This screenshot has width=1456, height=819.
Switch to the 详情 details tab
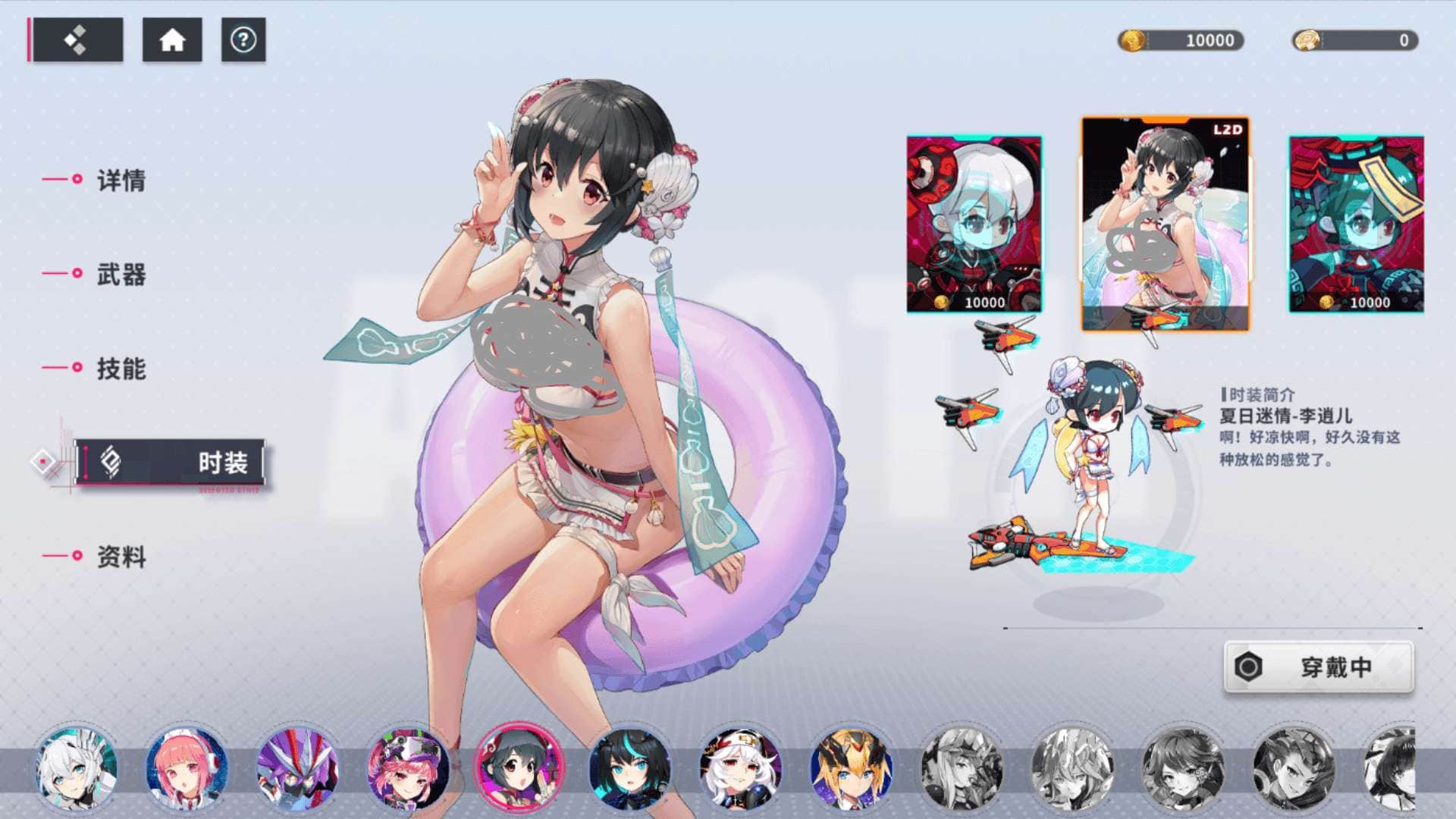point(120,180)
